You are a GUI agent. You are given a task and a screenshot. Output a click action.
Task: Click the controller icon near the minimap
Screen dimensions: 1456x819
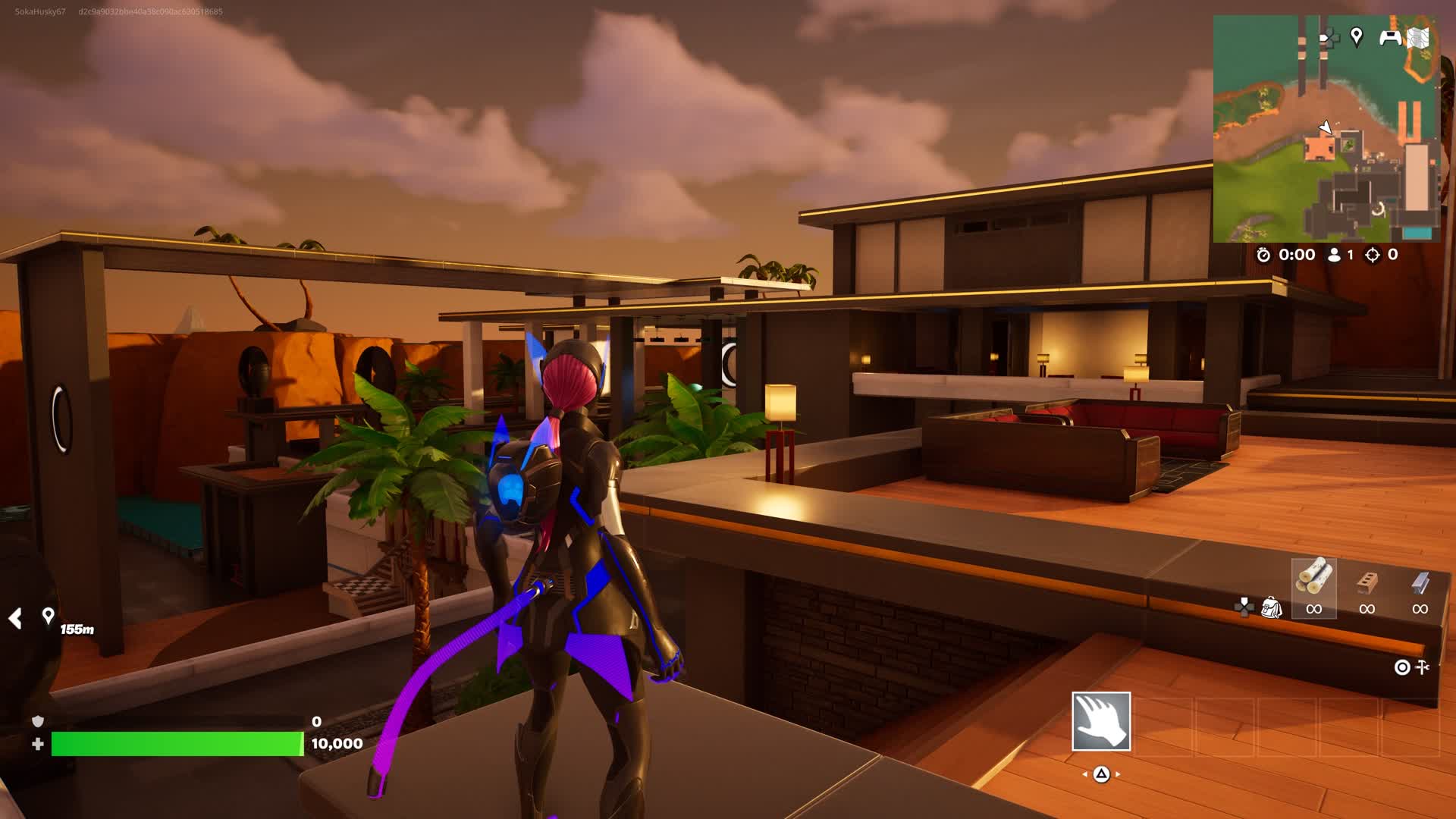(1390, 39)
